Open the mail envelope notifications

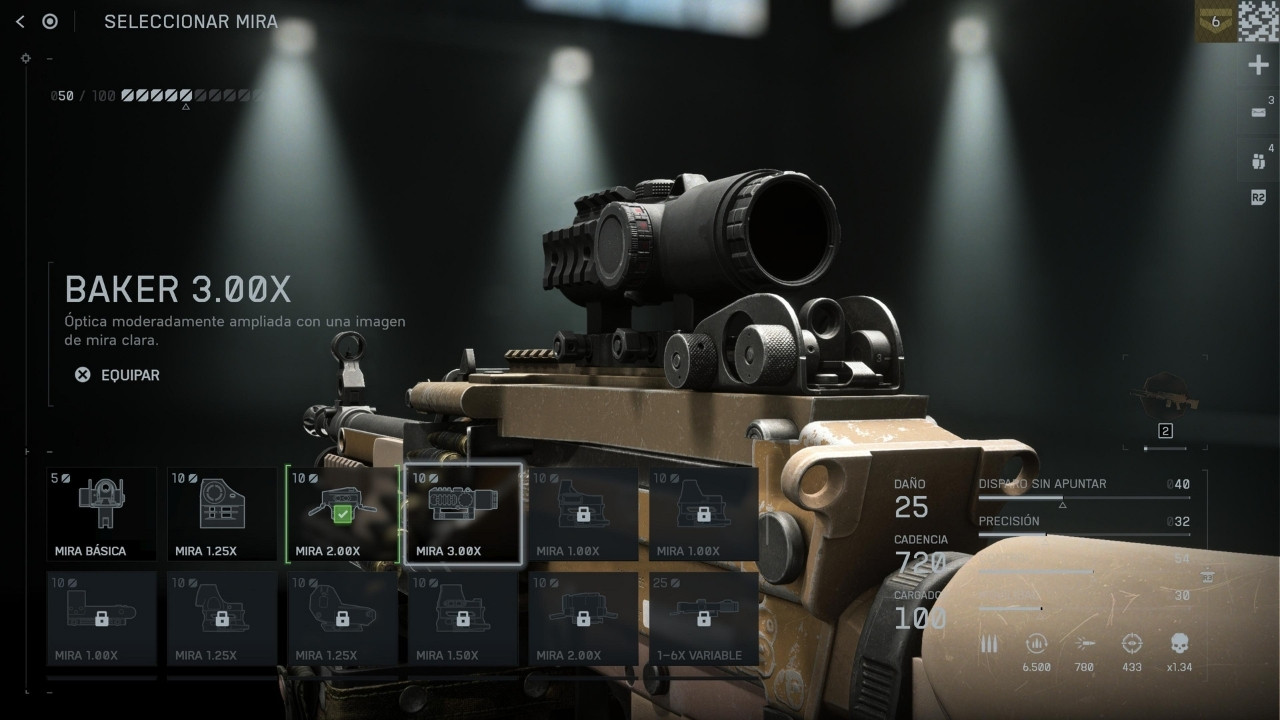[x=1259, y=113]
